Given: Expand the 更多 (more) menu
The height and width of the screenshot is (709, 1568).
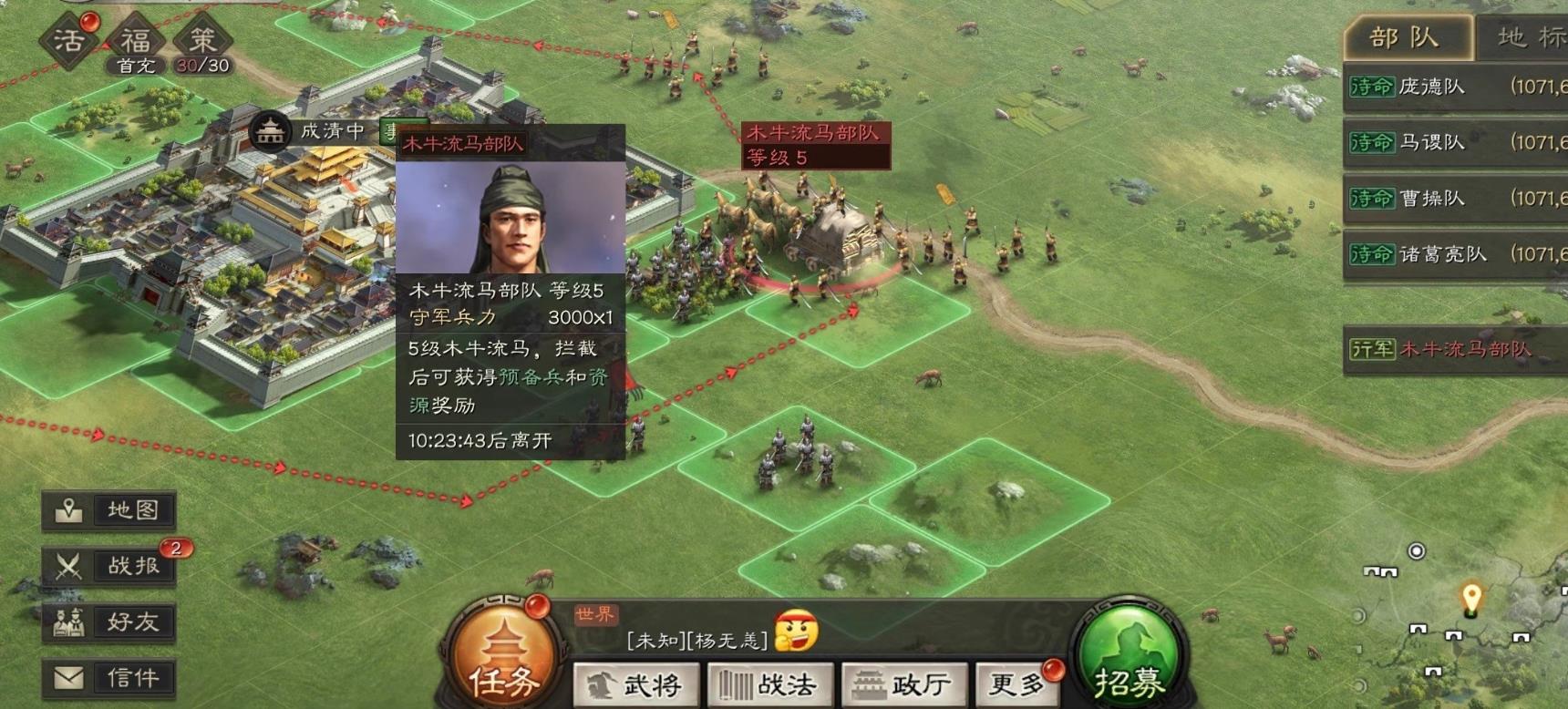Looking at the screenshot, I should tap(1018, 683).
